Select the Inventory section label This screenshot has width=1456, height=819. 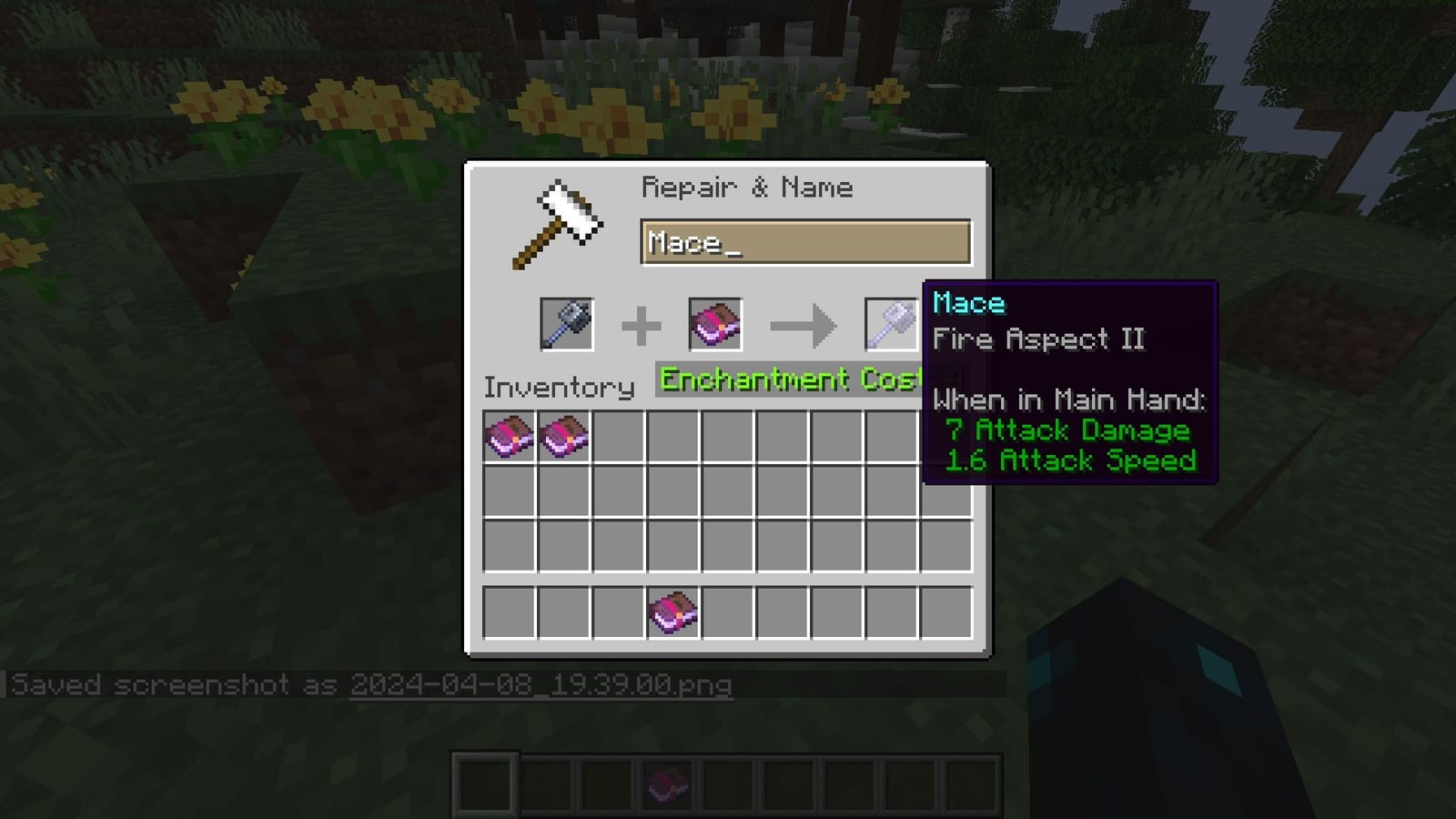(559, 388)
